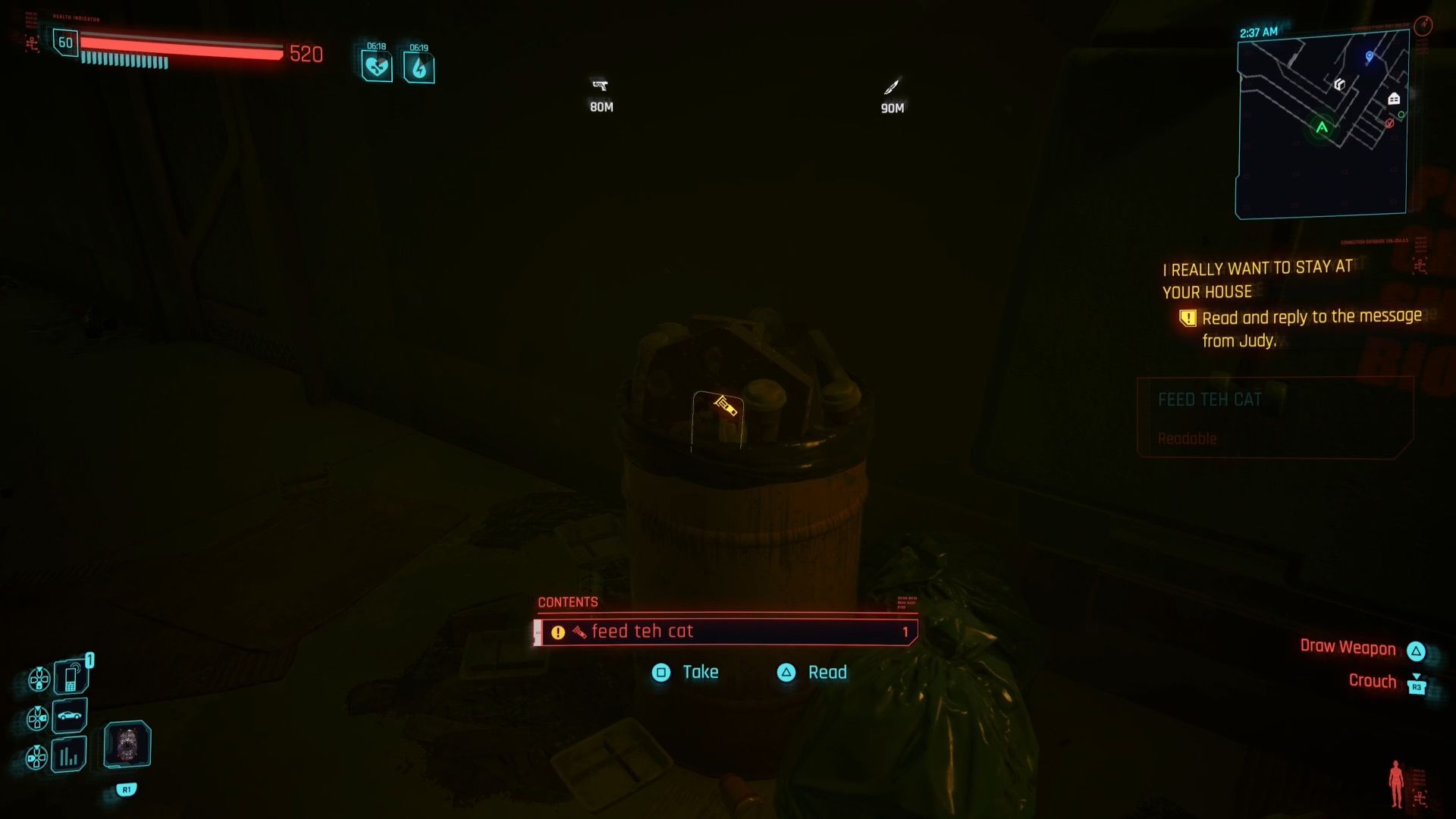Open the minimap

(1323, 125)
